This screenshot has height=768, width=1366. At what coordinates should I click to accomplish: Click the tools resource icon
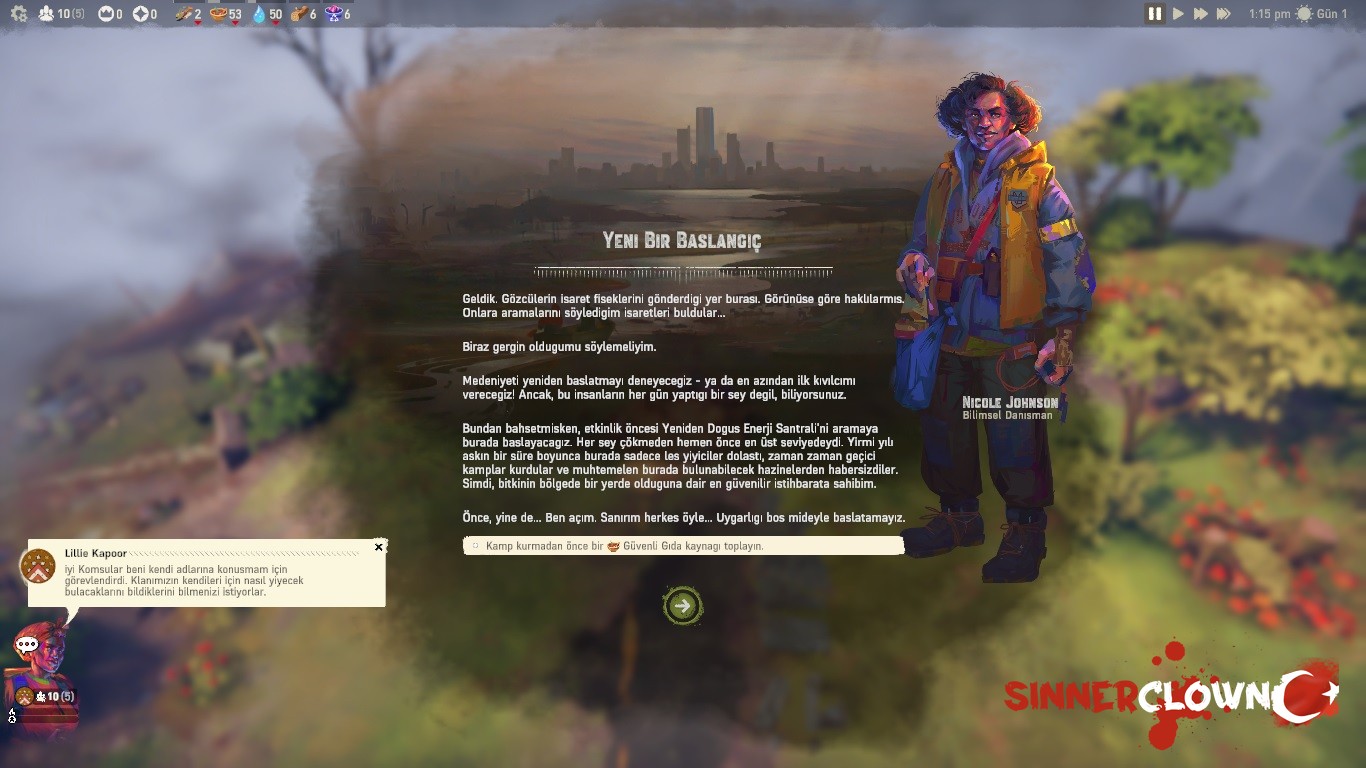[183, 14]
